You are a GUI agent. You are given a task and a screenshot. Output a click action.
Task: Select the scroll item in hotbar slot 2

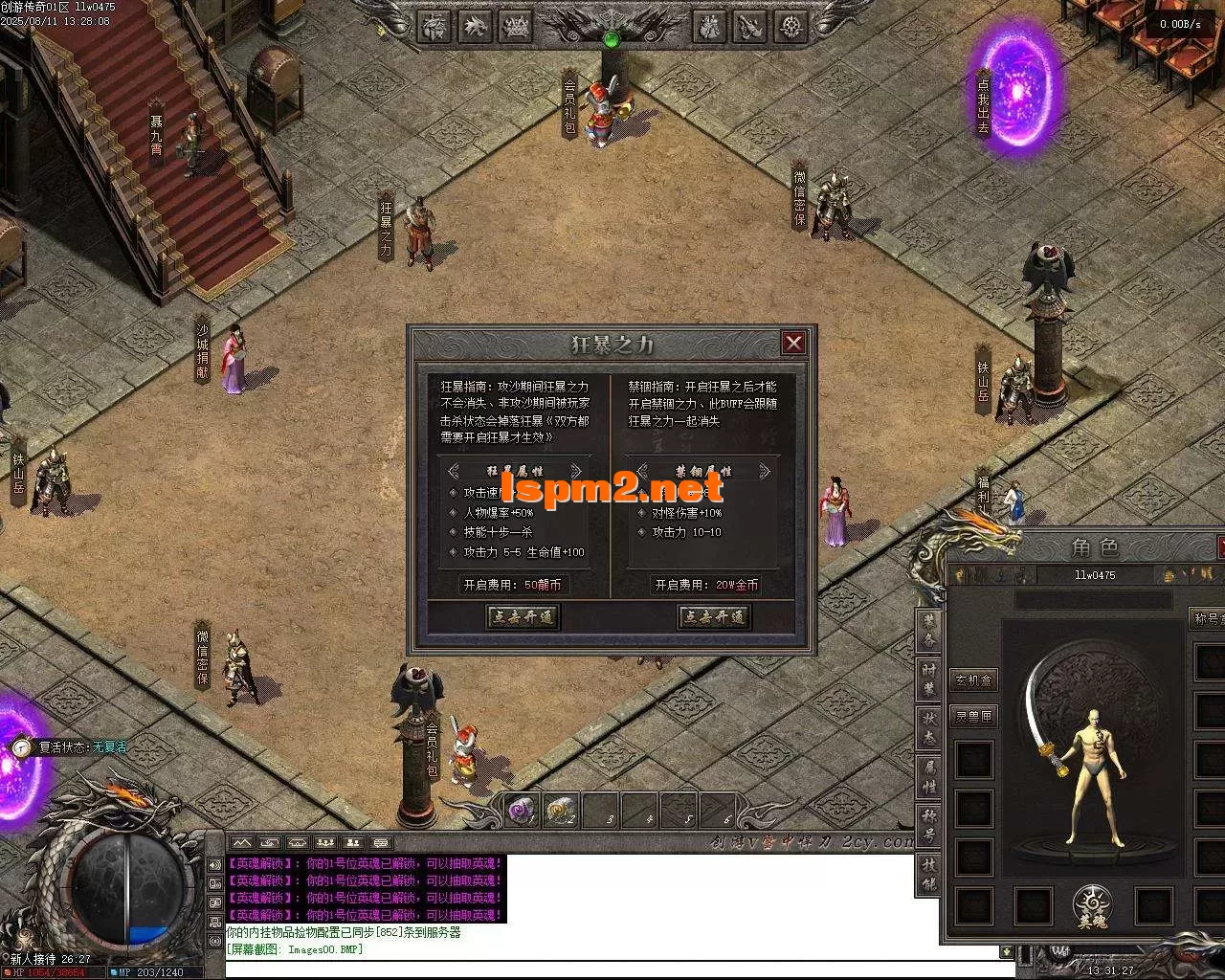pos(560,812)
